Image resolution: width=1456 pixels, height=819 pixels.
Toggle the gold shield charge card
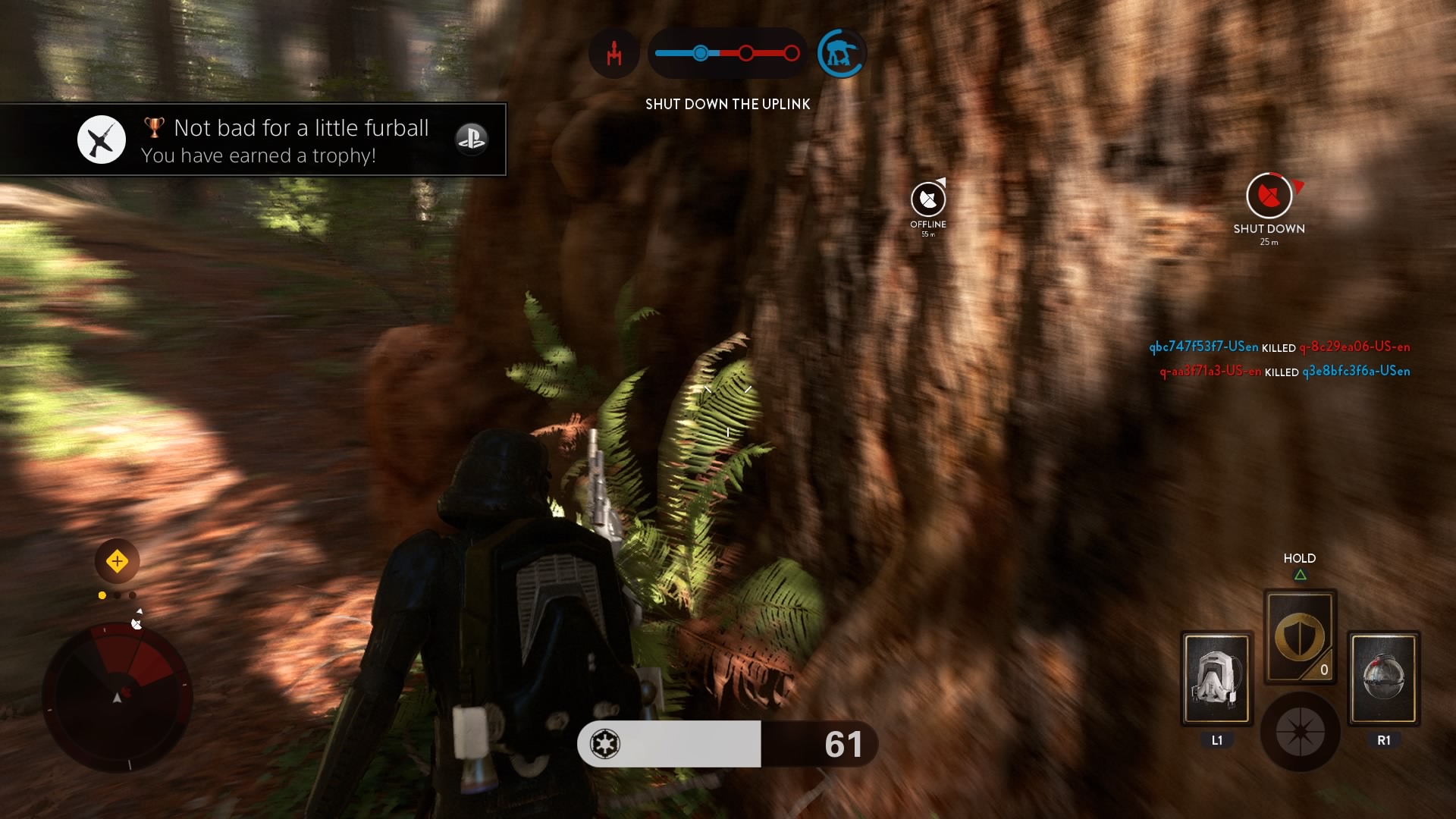click(x=1300, y=637)
